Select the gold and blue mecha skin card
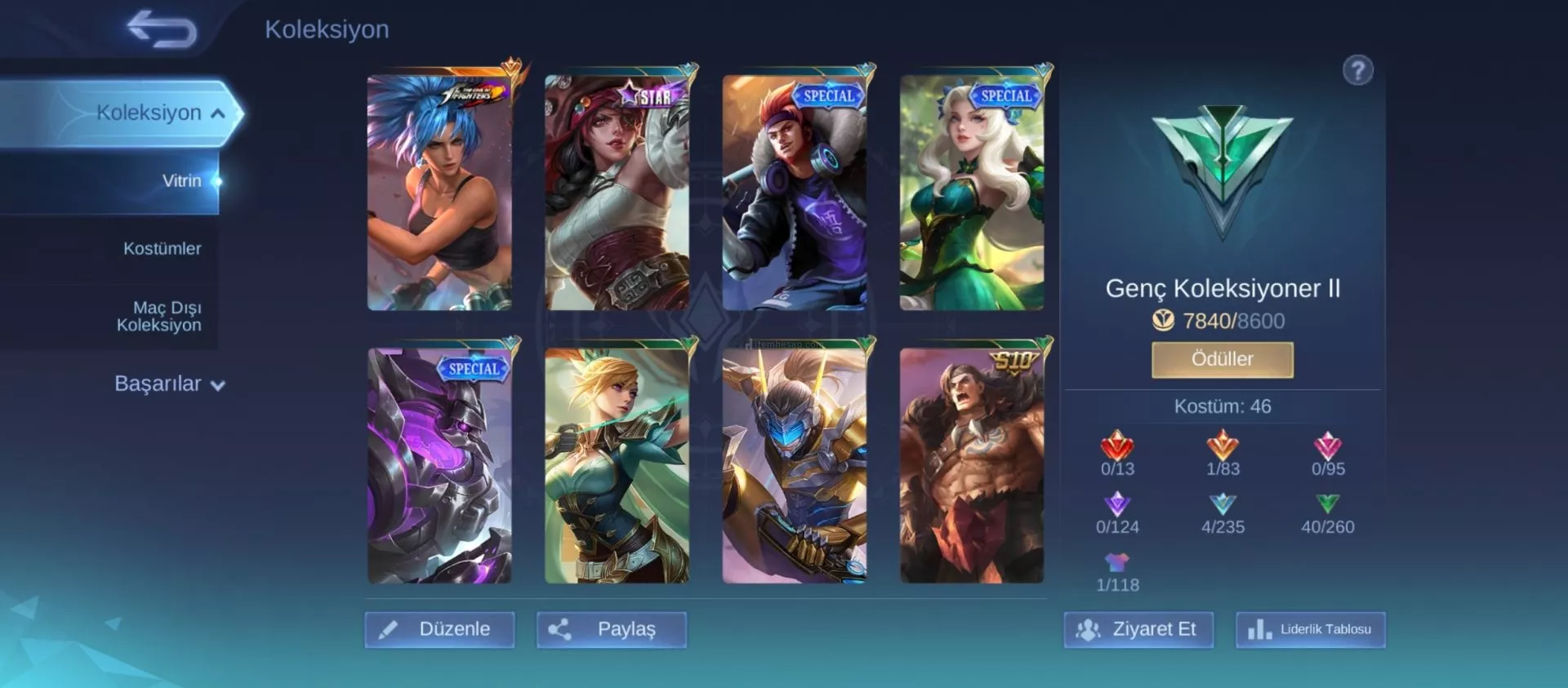This screenshot has height=688, width=1568. (x=794, y=465)
